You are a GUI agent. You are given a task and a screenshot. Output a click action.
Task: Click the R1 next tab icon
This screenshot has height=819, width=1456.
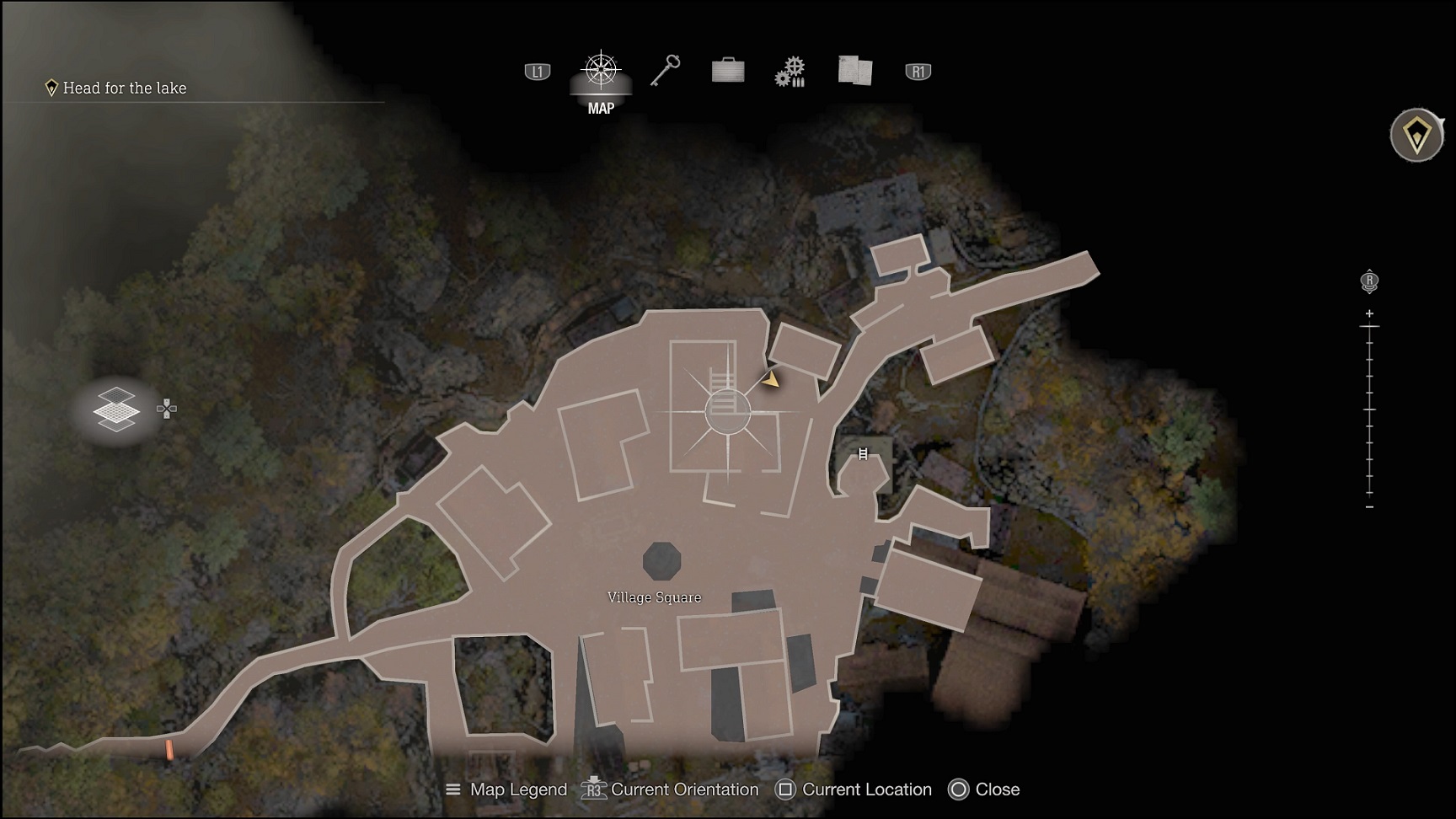click(916, 72)
